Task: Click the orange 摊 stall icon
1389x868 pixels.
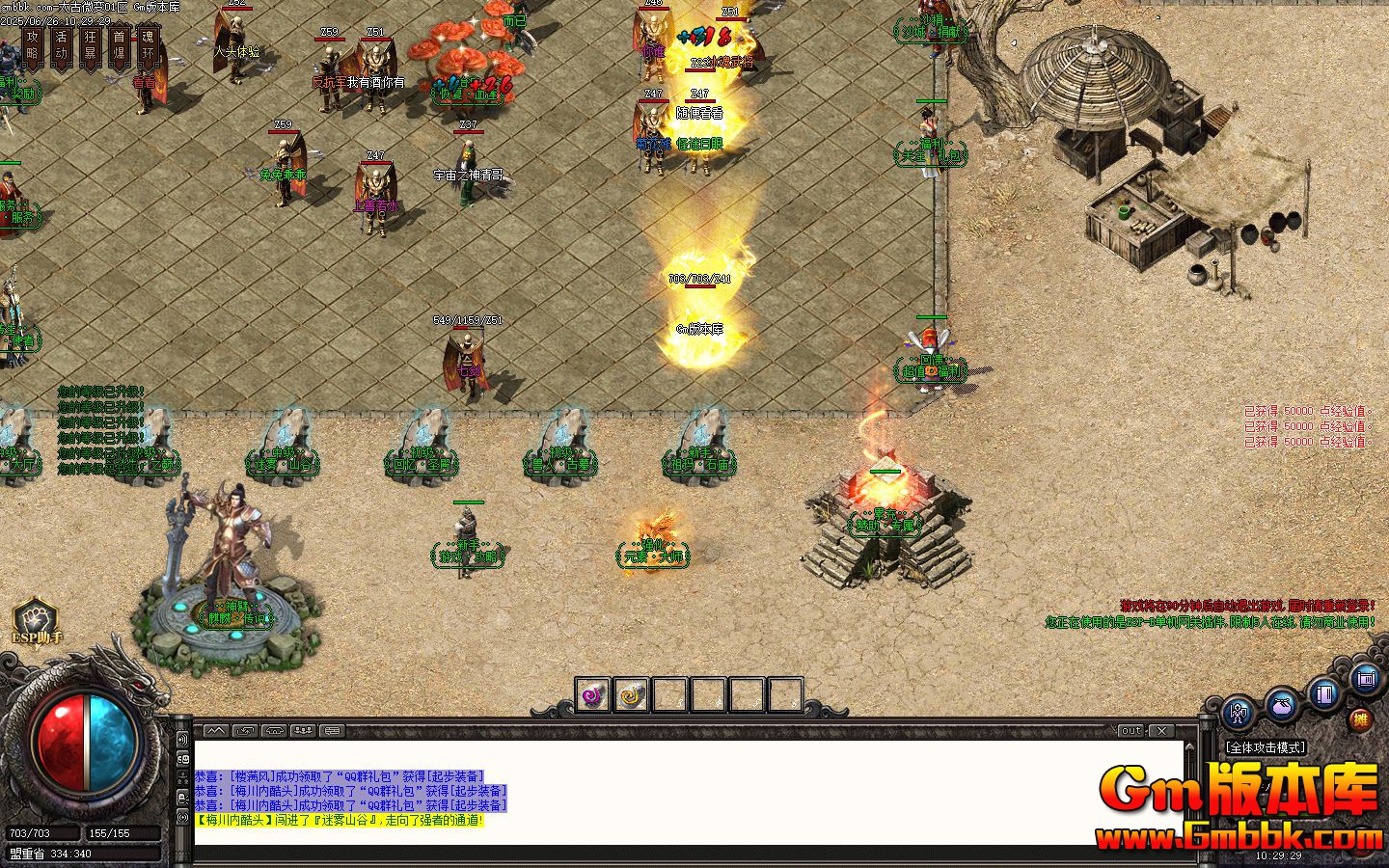Action: (x=1362, y=719)
